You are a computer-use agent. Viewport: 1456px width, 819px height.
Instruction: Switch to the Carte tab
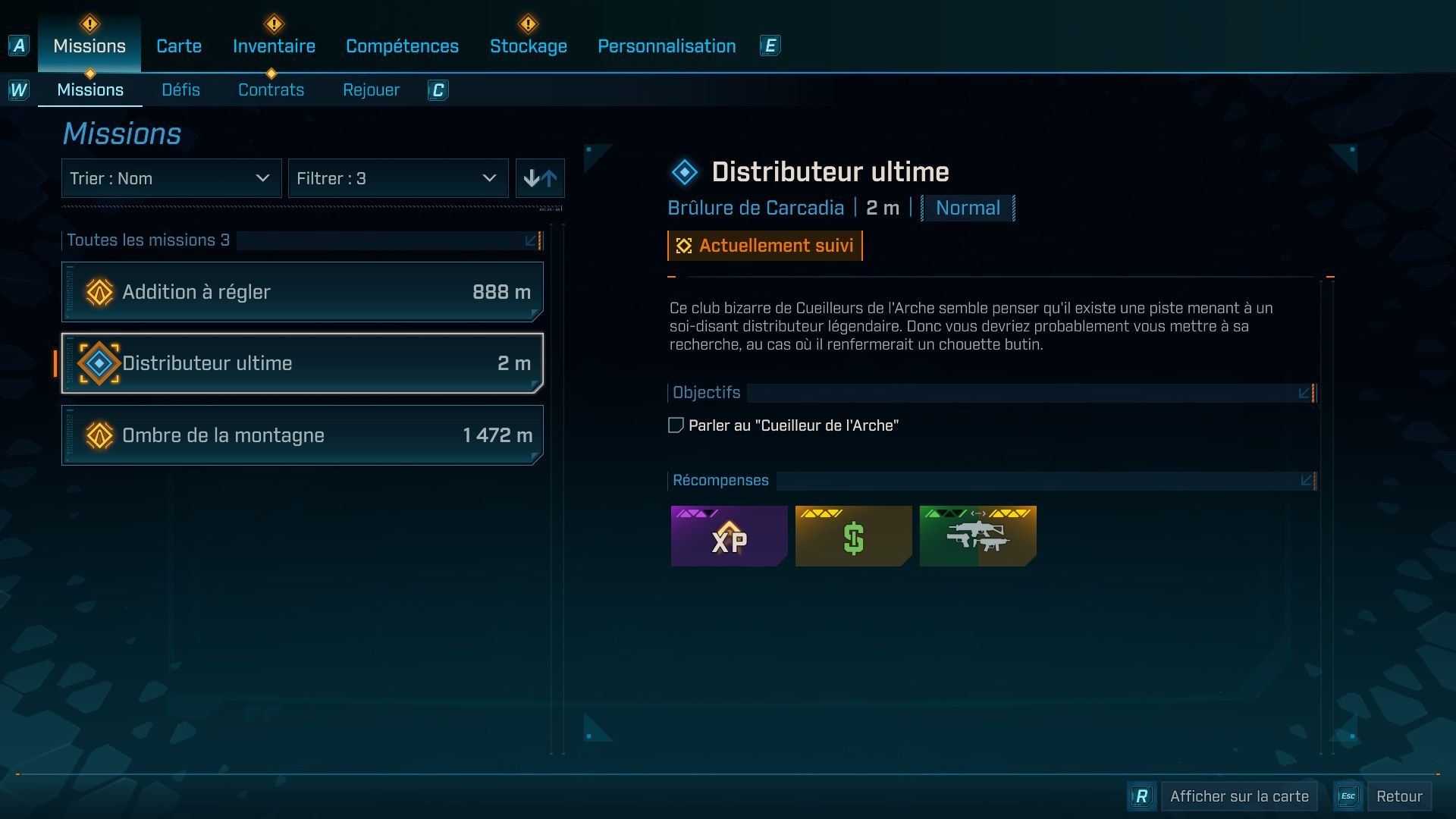(178, 45)
